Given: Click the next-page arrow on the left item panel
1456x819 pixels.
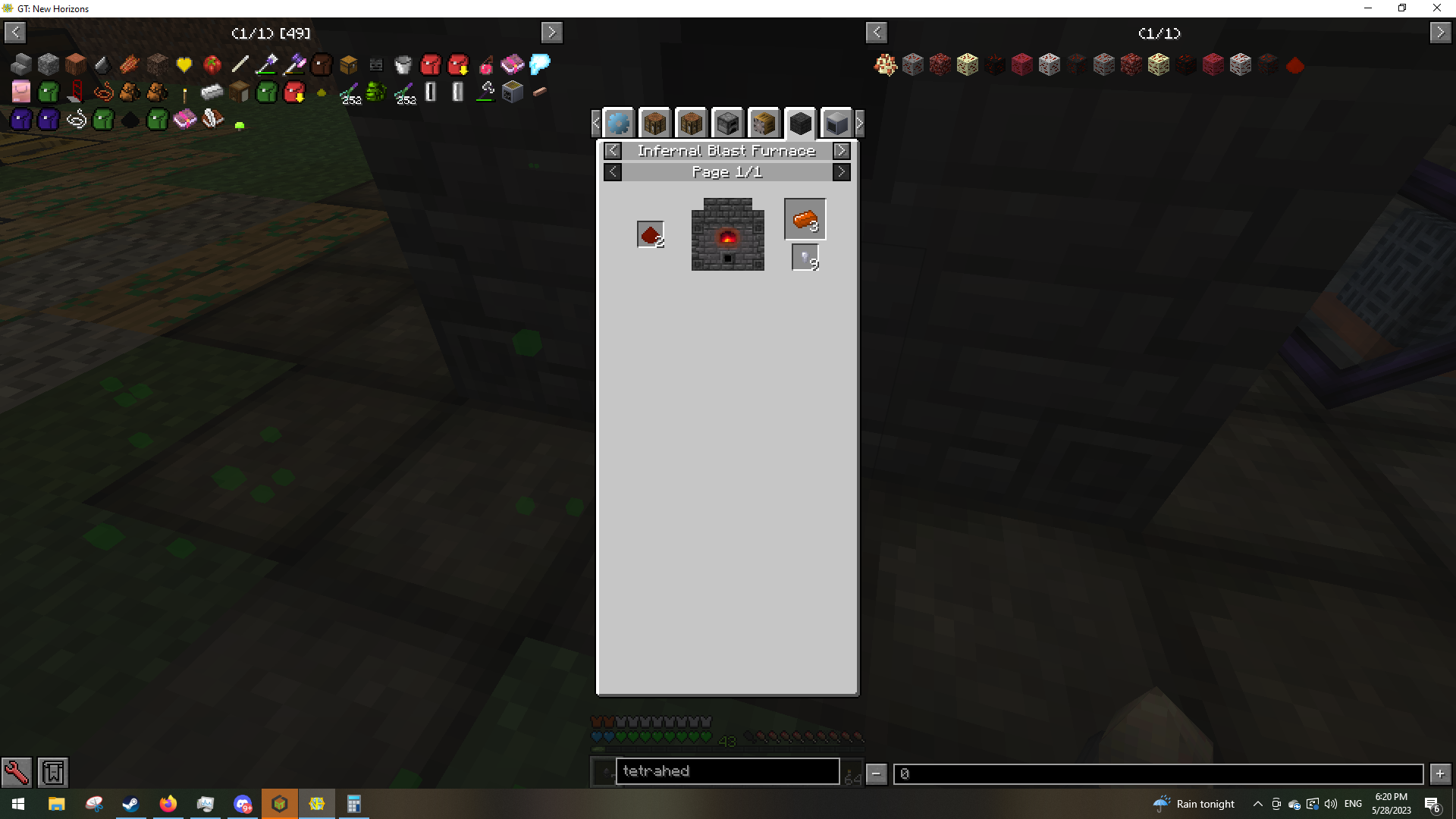Looking at the screenshot, I should click(x=551, y=32).
